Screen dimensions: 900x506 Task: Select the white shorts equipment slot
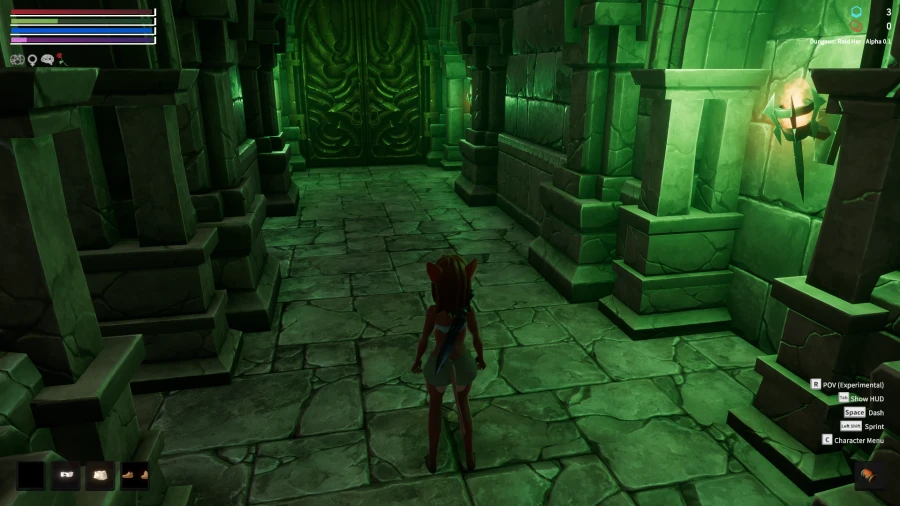(100, 475)
